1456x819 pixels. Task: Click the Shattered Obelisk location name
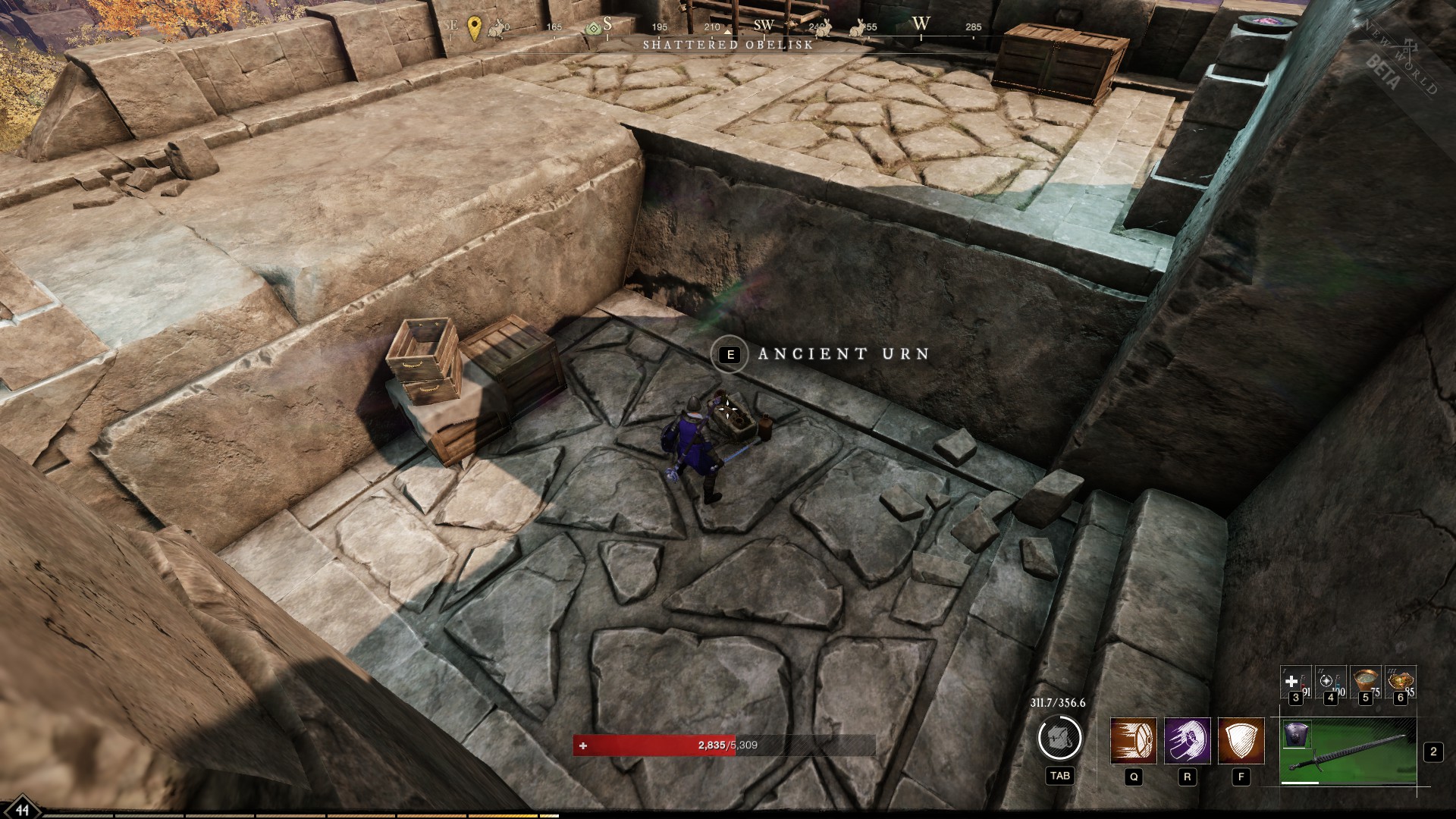point(728,45)
